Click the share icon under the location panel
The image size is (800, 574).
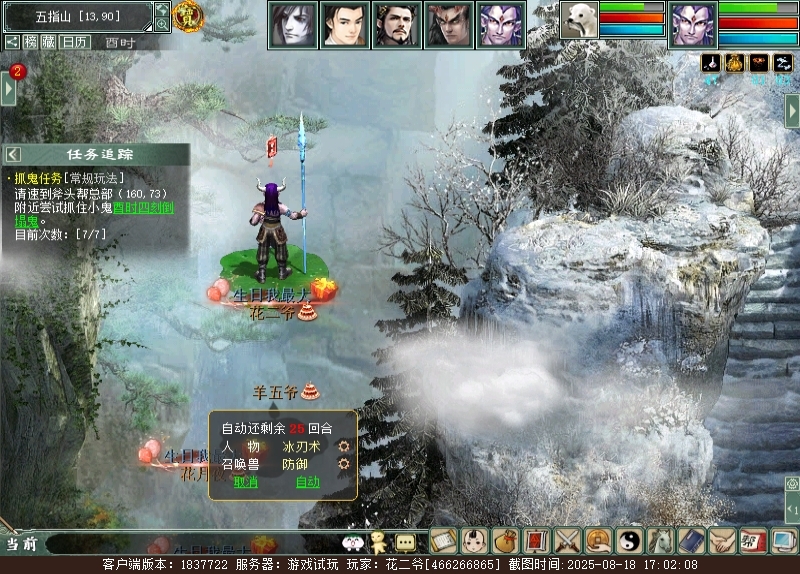coord(12,42)
